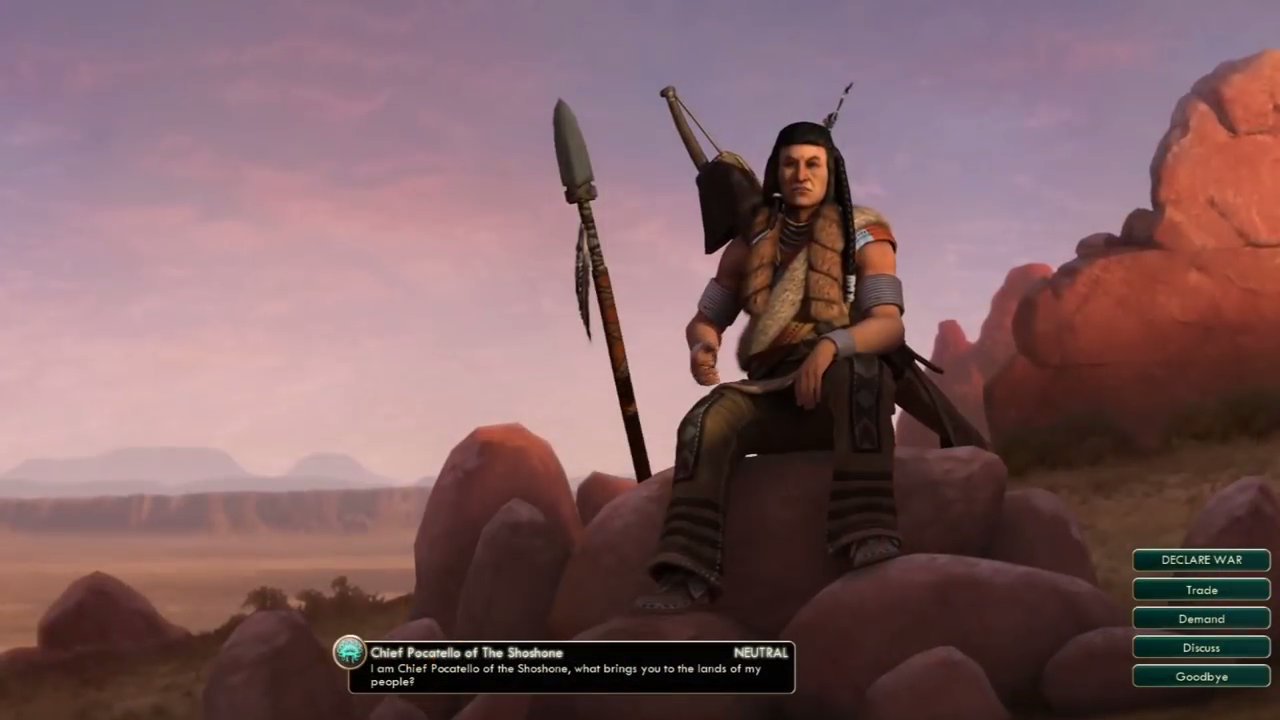The image size is (1280, 720).
Task: Declare war on Chief Pocatello
Action: pos(1201,560)
